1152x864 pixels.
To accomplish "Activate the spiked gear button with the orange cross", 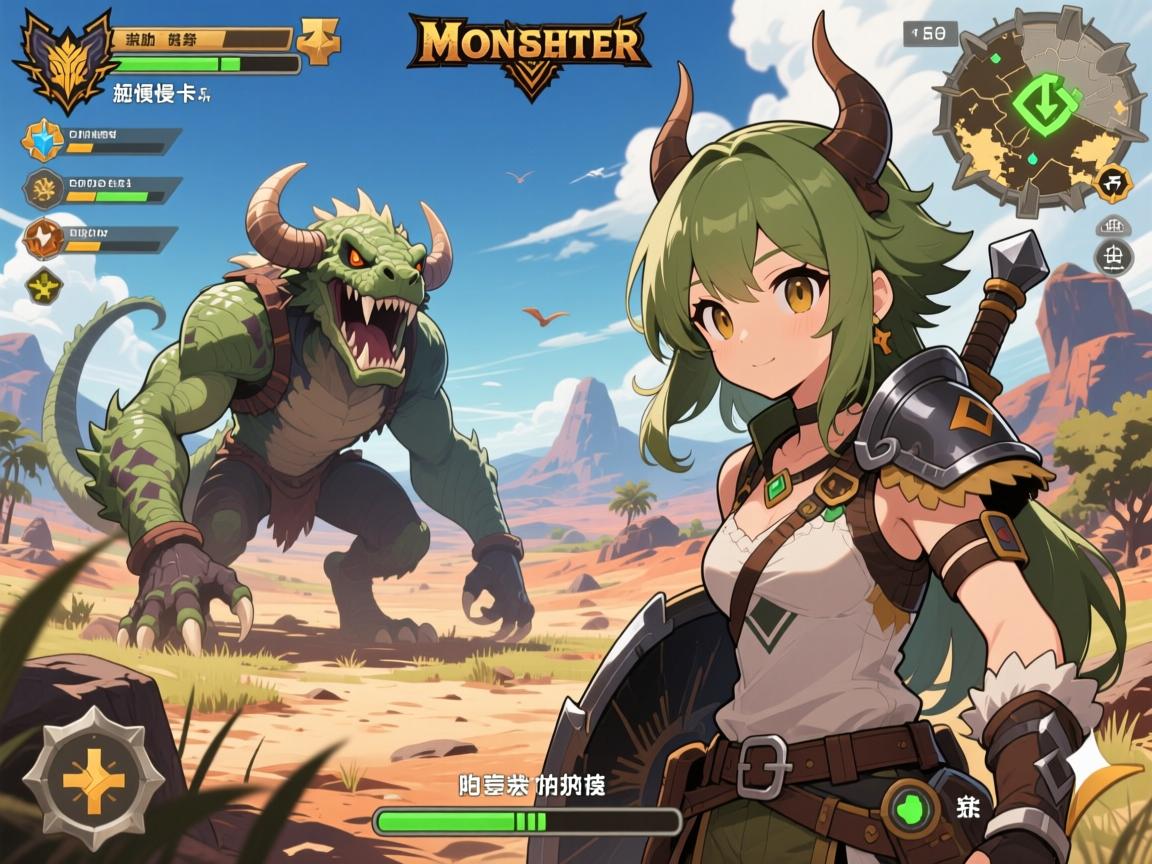I will click(93, 778).
